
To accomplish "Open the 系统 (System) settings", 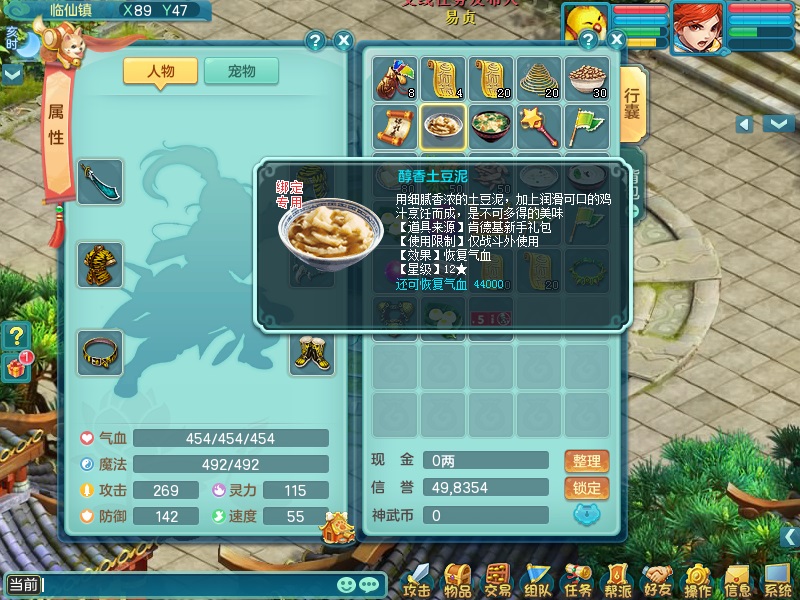I will click(x=777, y=580).
